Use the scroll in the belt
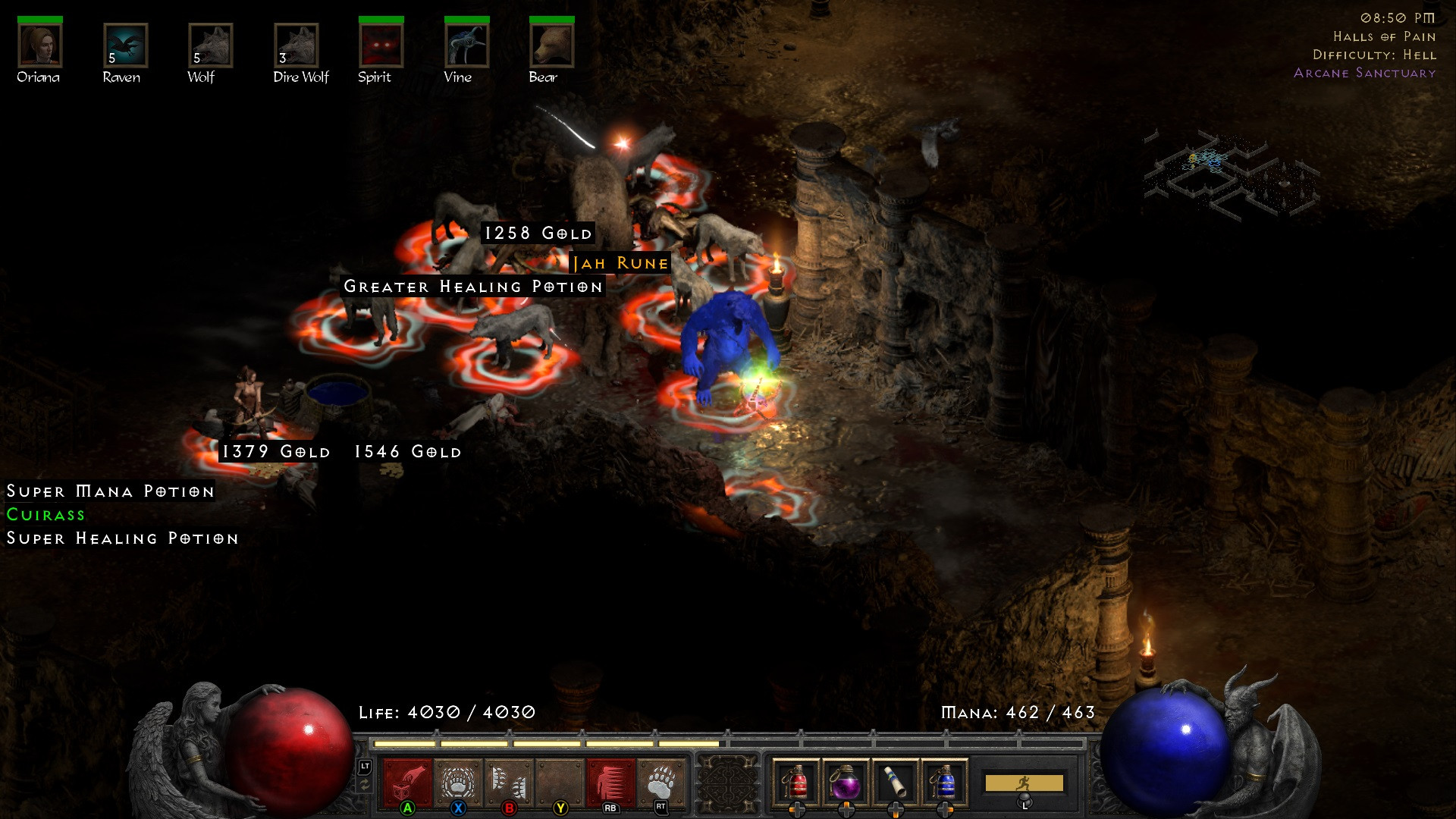The image size is (1456, 819). pos(895,783)
